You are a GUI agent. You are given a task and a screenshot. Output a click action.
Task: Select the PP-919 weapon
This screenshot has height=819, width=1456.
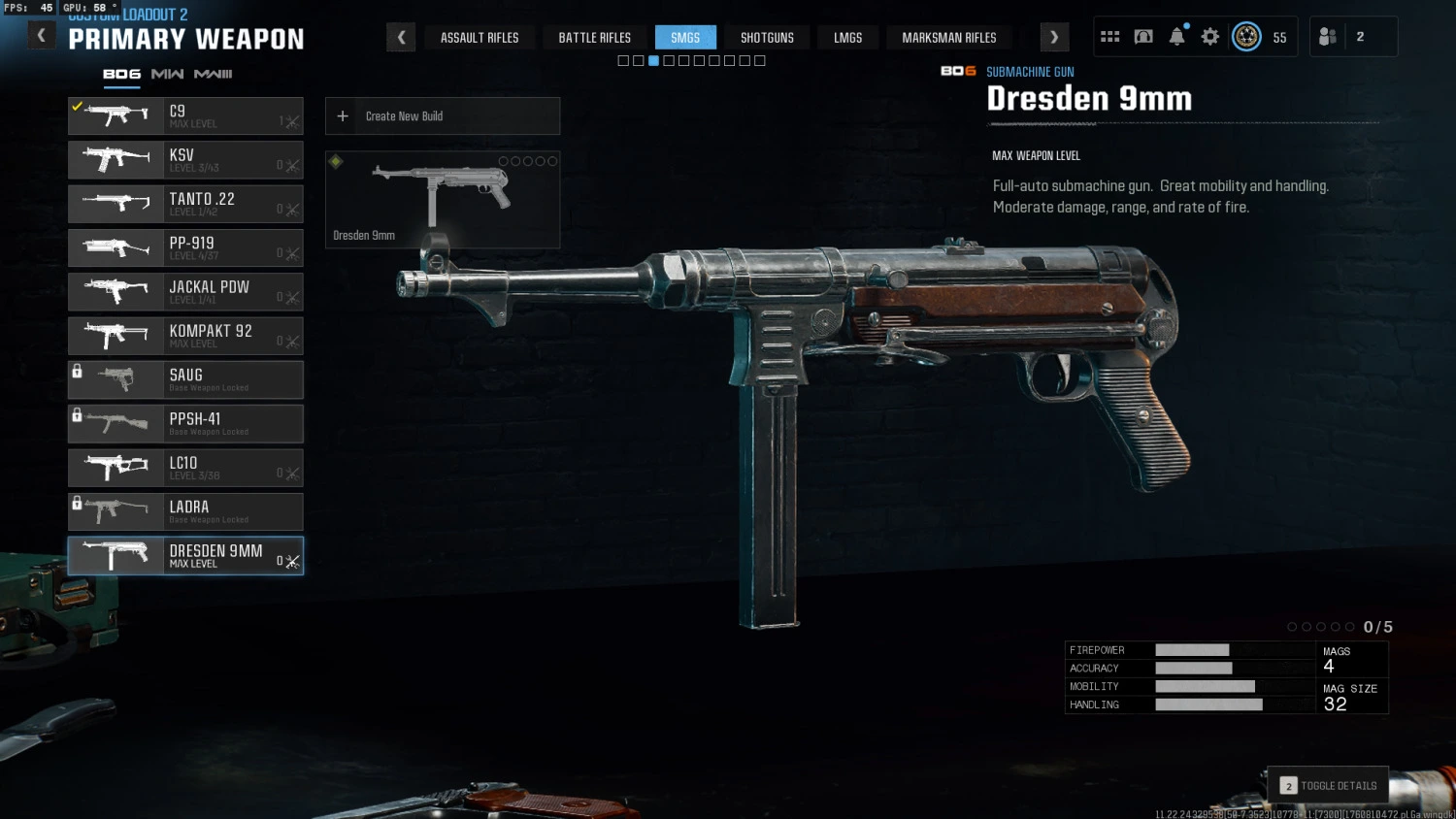pos(185,248)
